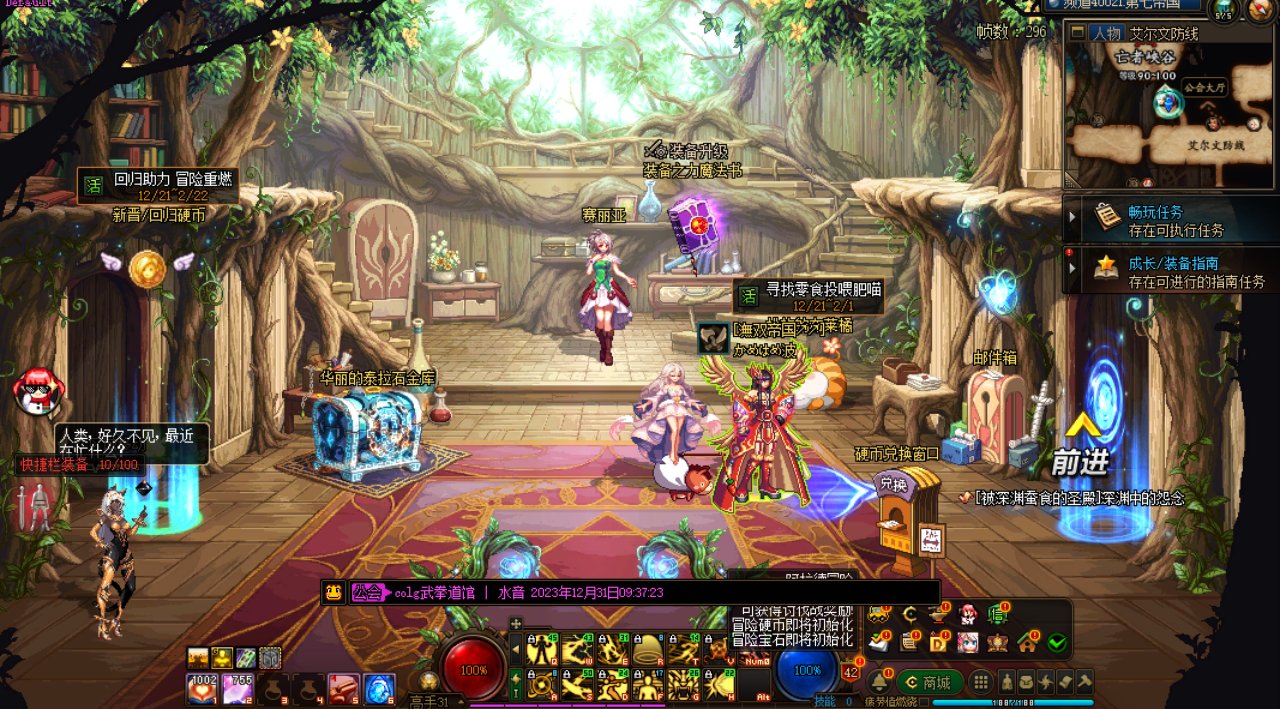
Task: Open the channel selector at top
Action: point(1126,5)
